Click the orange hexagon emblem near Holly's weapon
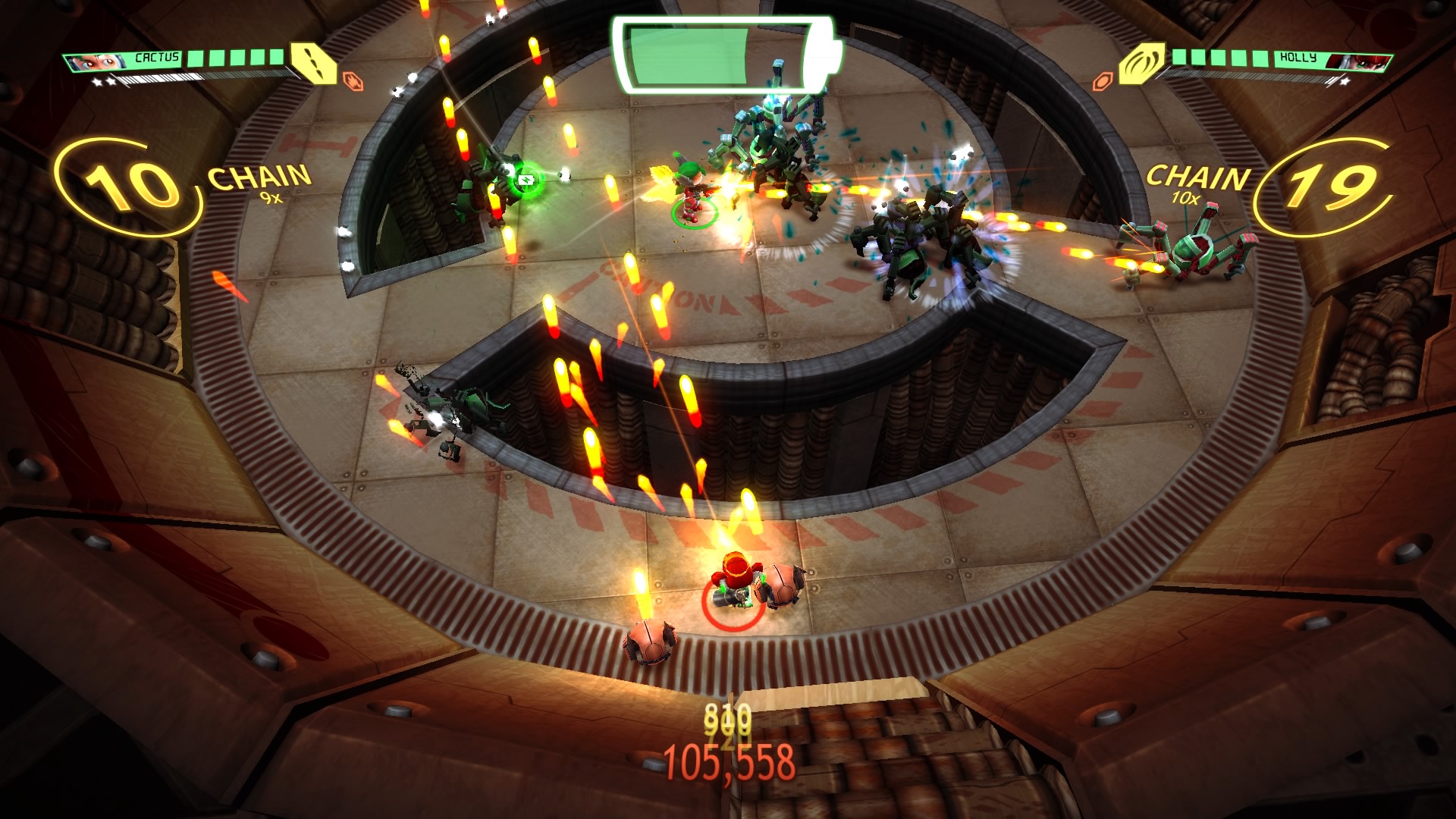This screenshot has height=819, width=1456. click(1104, 80)
